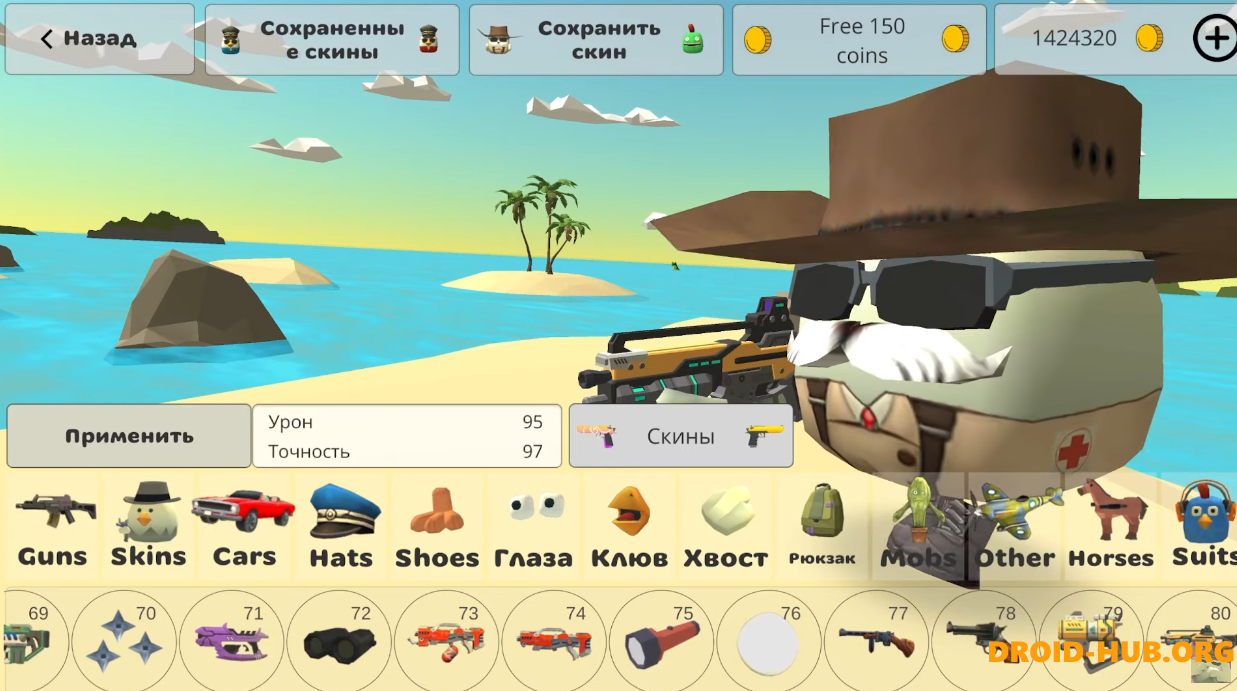
Task: Open the Рюкзак backpack category
Action: click(x=822, y=527)
